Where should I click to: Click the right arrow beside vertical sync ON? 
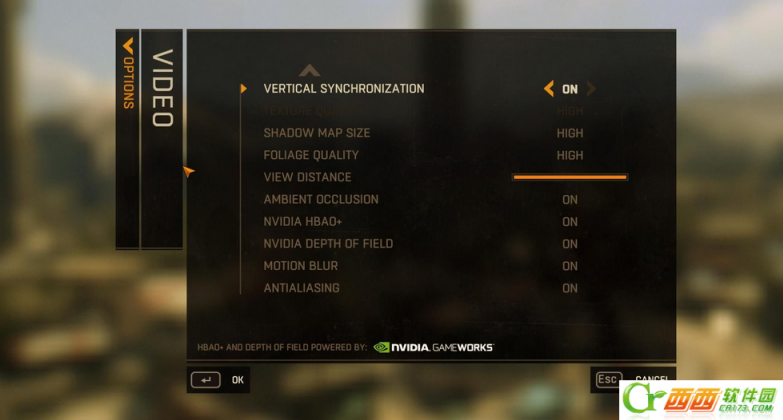coord(591,89)
